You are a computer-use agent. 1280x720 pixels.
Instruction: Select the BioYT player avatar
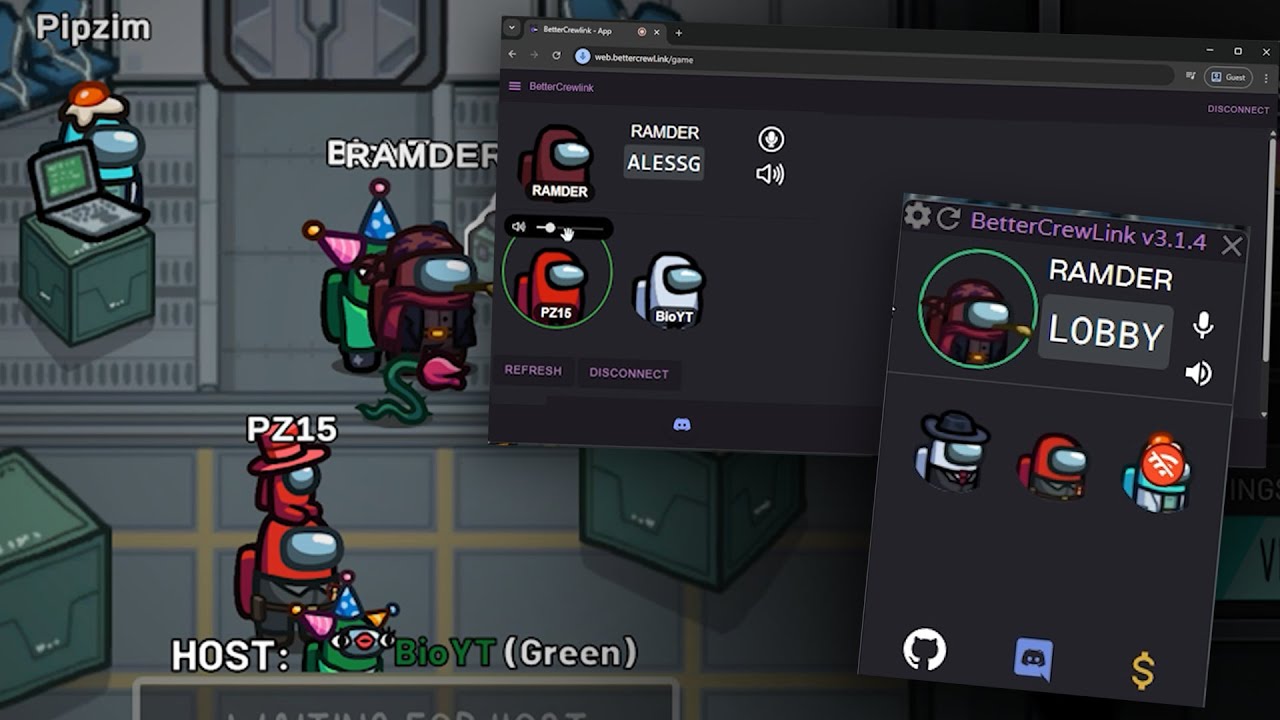pos(671,290)
